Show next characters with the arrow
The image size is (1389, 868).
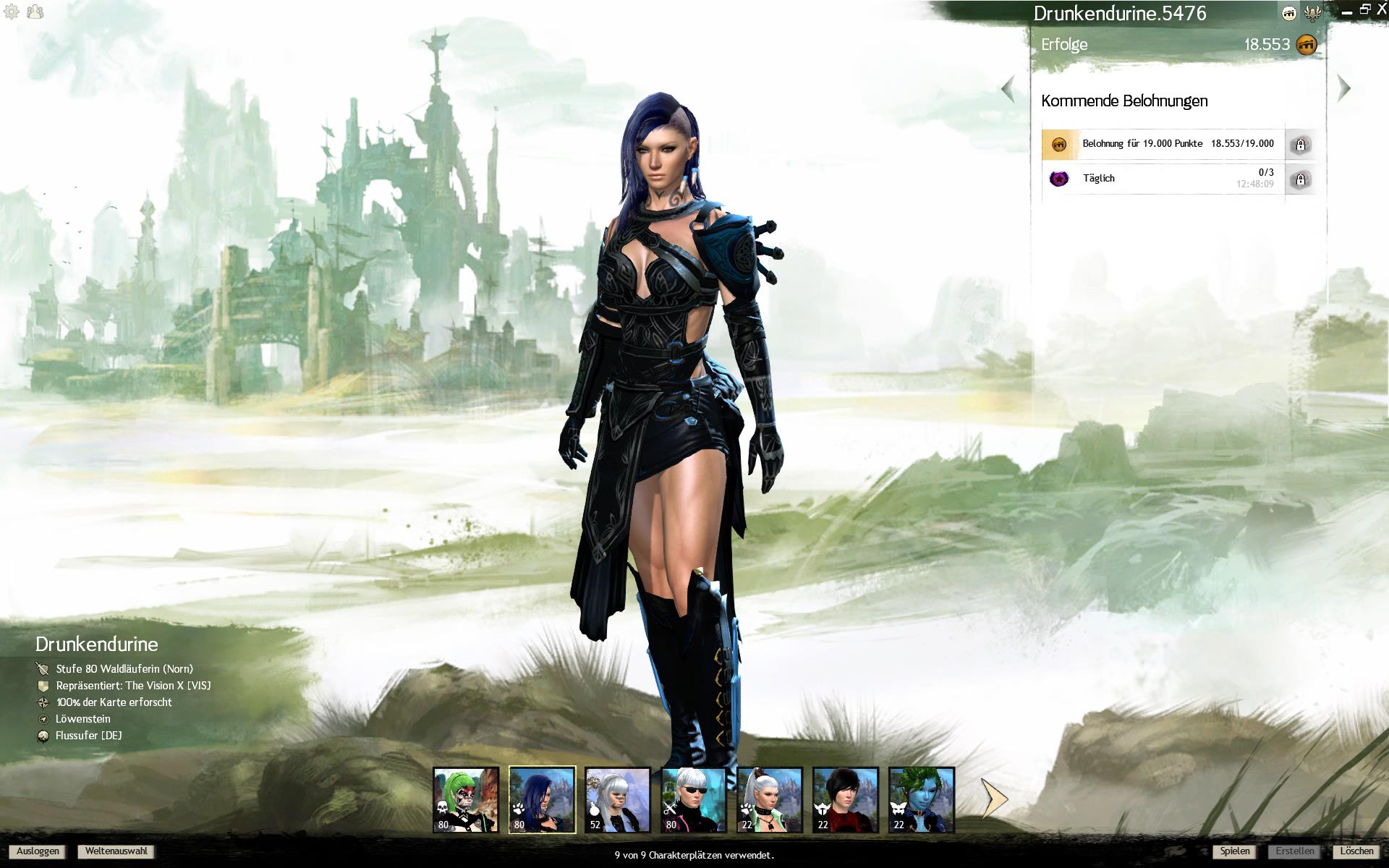pyautogui.click(x=995, y=799)
